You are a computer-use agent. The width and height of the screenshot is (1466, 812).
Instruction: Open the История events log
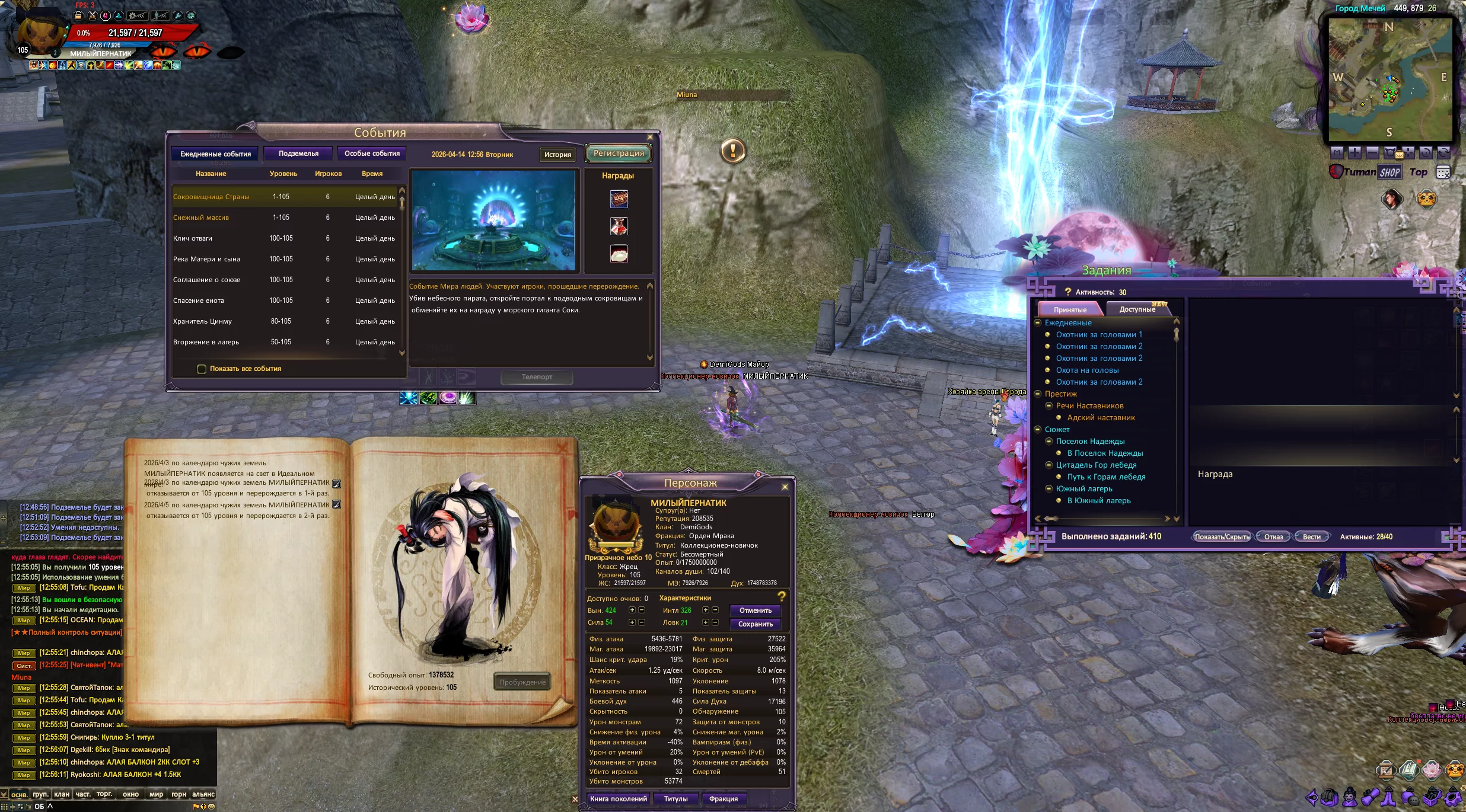click(x=557, y=155)
